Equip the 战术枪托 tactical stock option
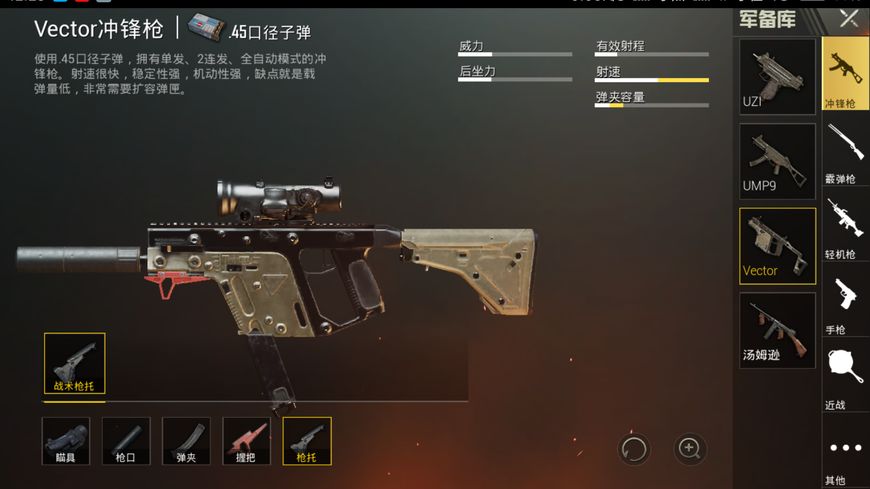870x489 pixels. tap(75, 364)
